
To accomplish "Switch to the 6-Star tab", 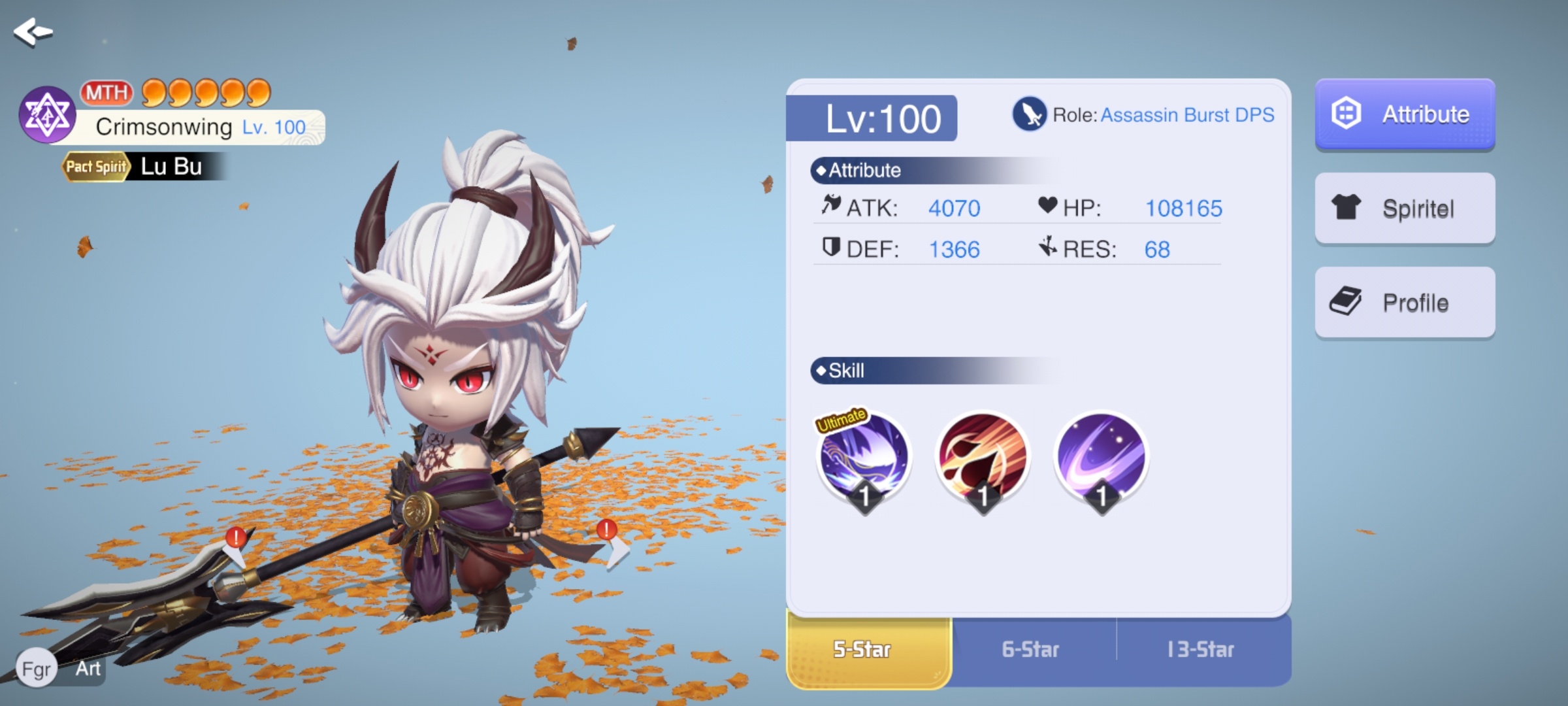I will click(x=1030, y=649).
